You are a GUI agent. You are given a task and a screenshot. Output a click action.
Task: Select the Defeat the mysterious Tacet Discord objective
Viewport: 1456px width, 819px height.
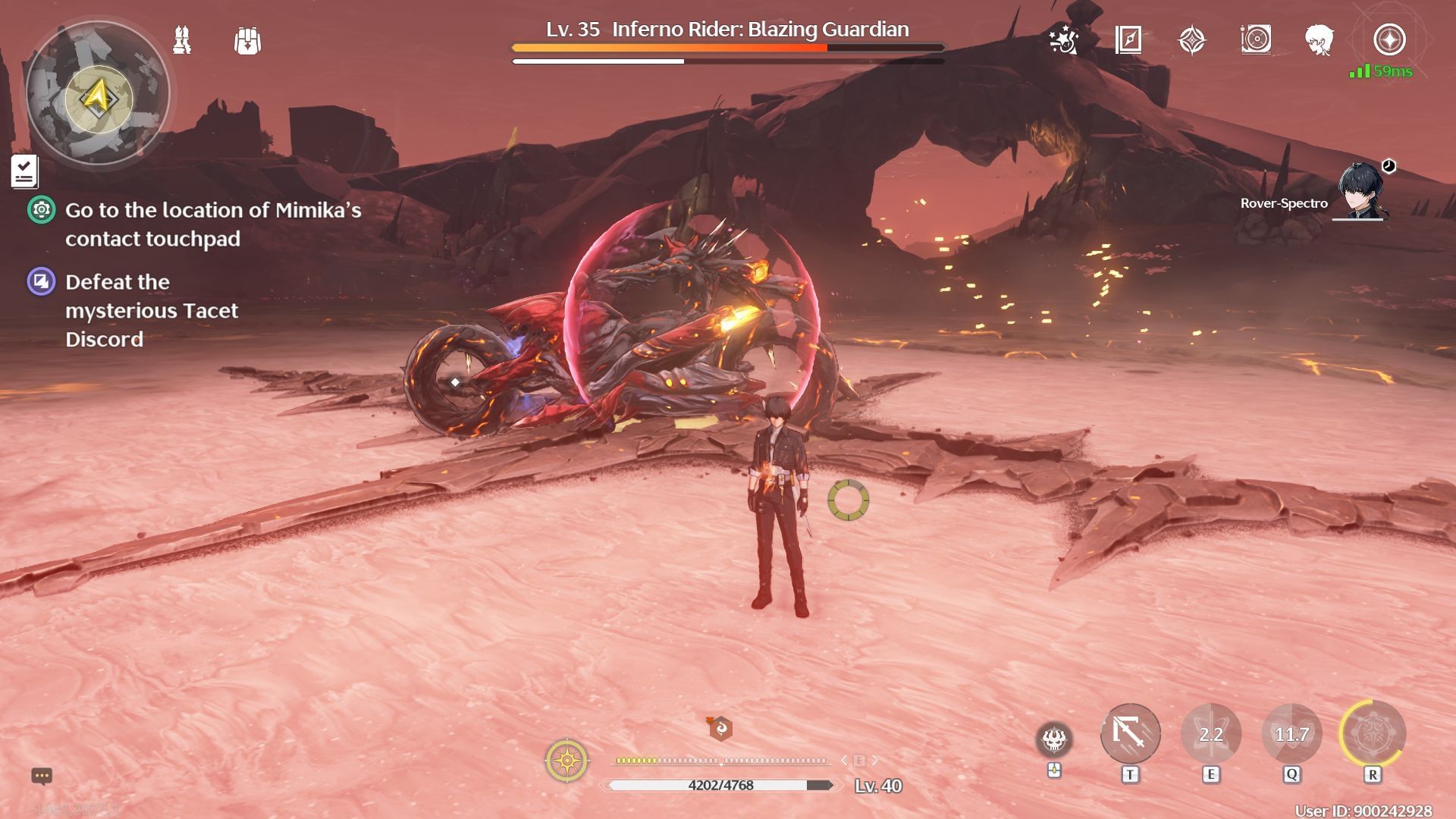click(x=151, y=310)
